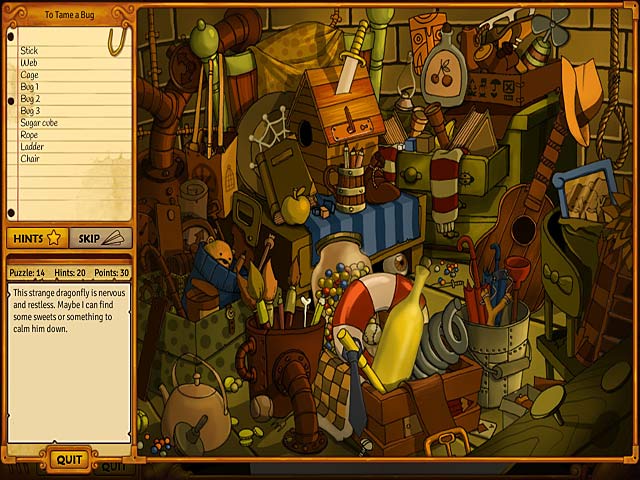Viewport: 640px width, 480px height.
Task: Click the "Rope" list entry
Action: click(x=30, y=134)
